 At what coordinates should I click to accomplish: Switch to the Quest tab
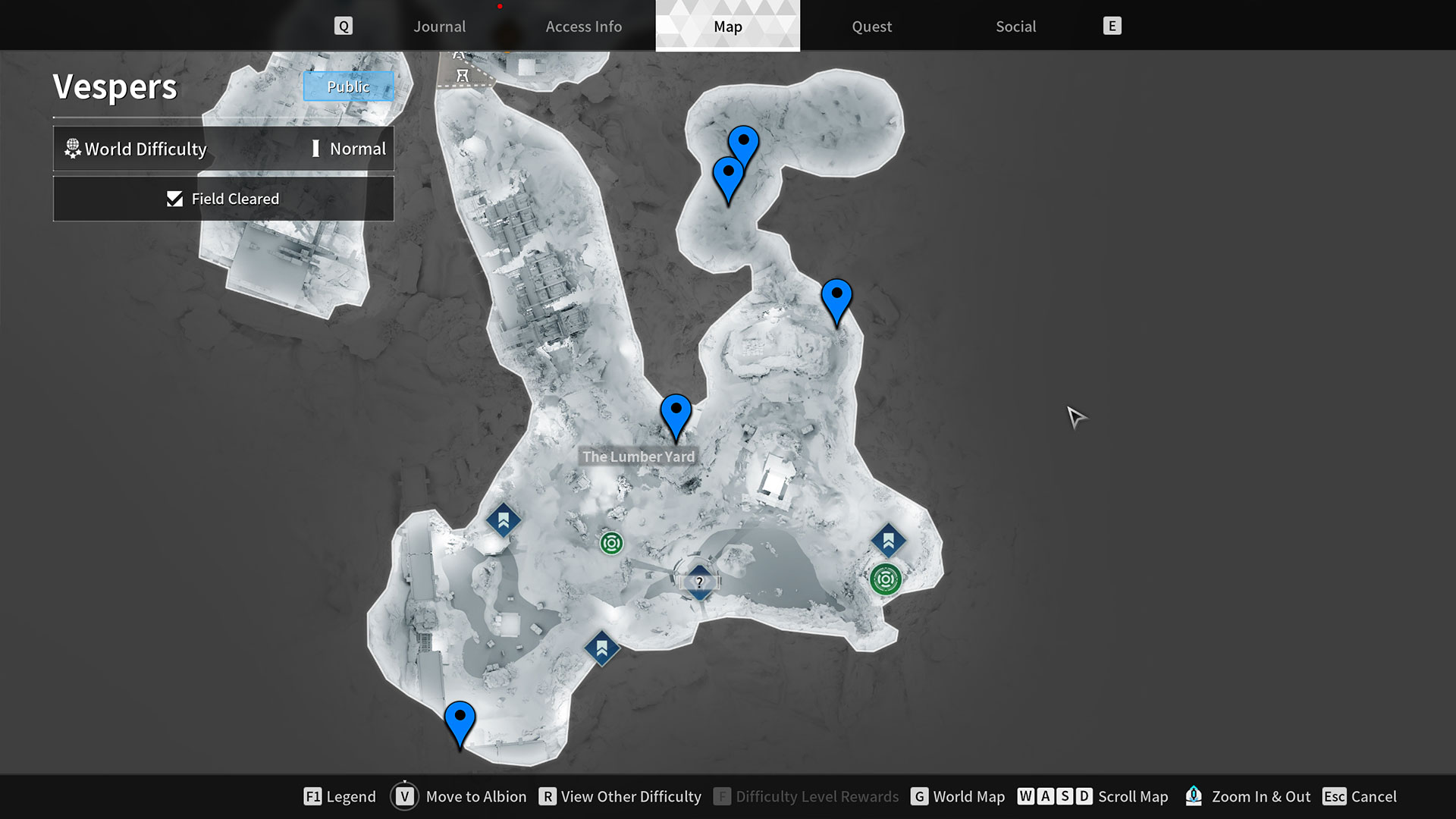tap(871, 26)
